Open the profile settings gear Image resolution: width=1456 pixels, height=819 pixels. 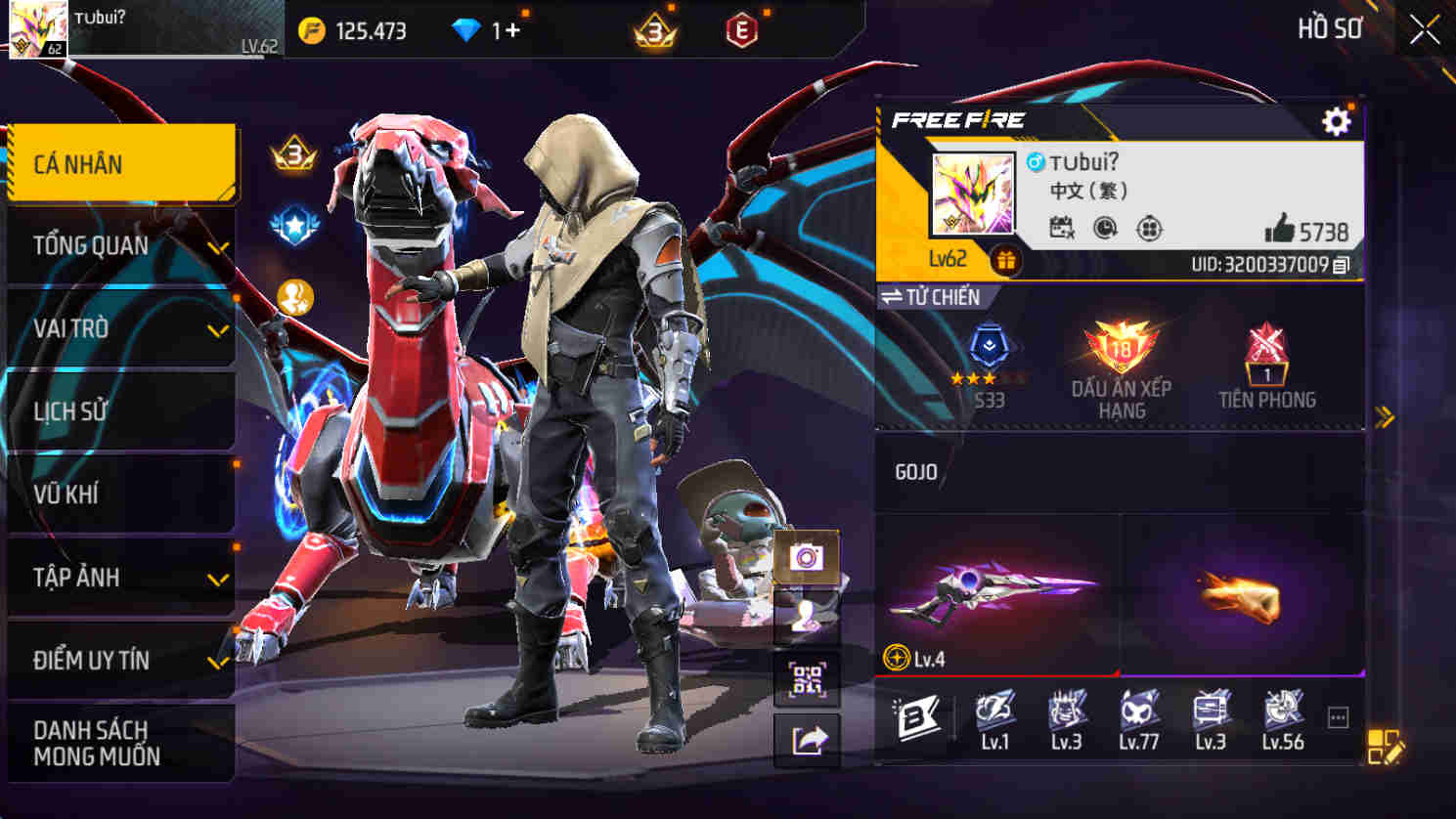(1334, 122)
